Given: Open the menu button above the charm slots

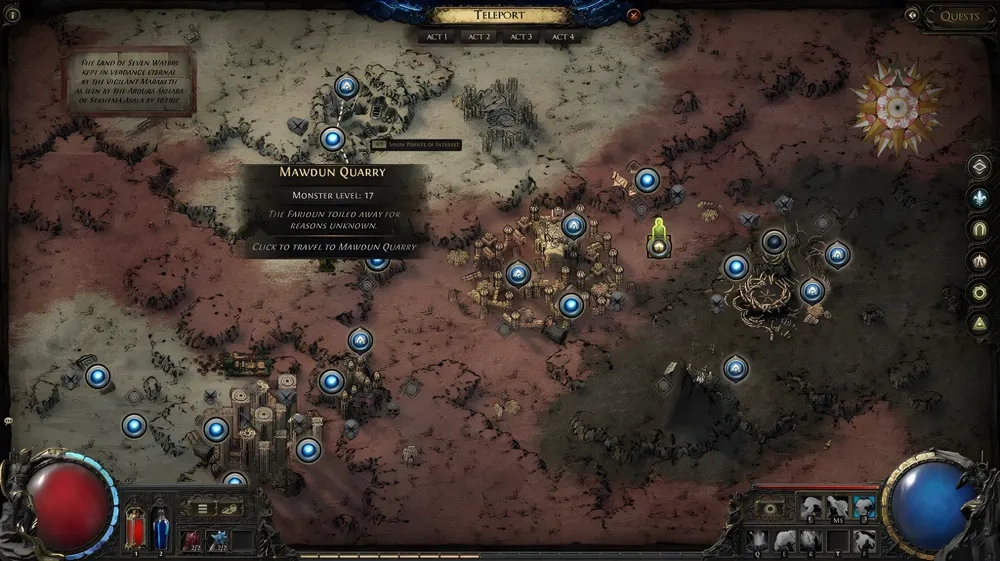Looking at the screenshot, I should coord(203,508).
